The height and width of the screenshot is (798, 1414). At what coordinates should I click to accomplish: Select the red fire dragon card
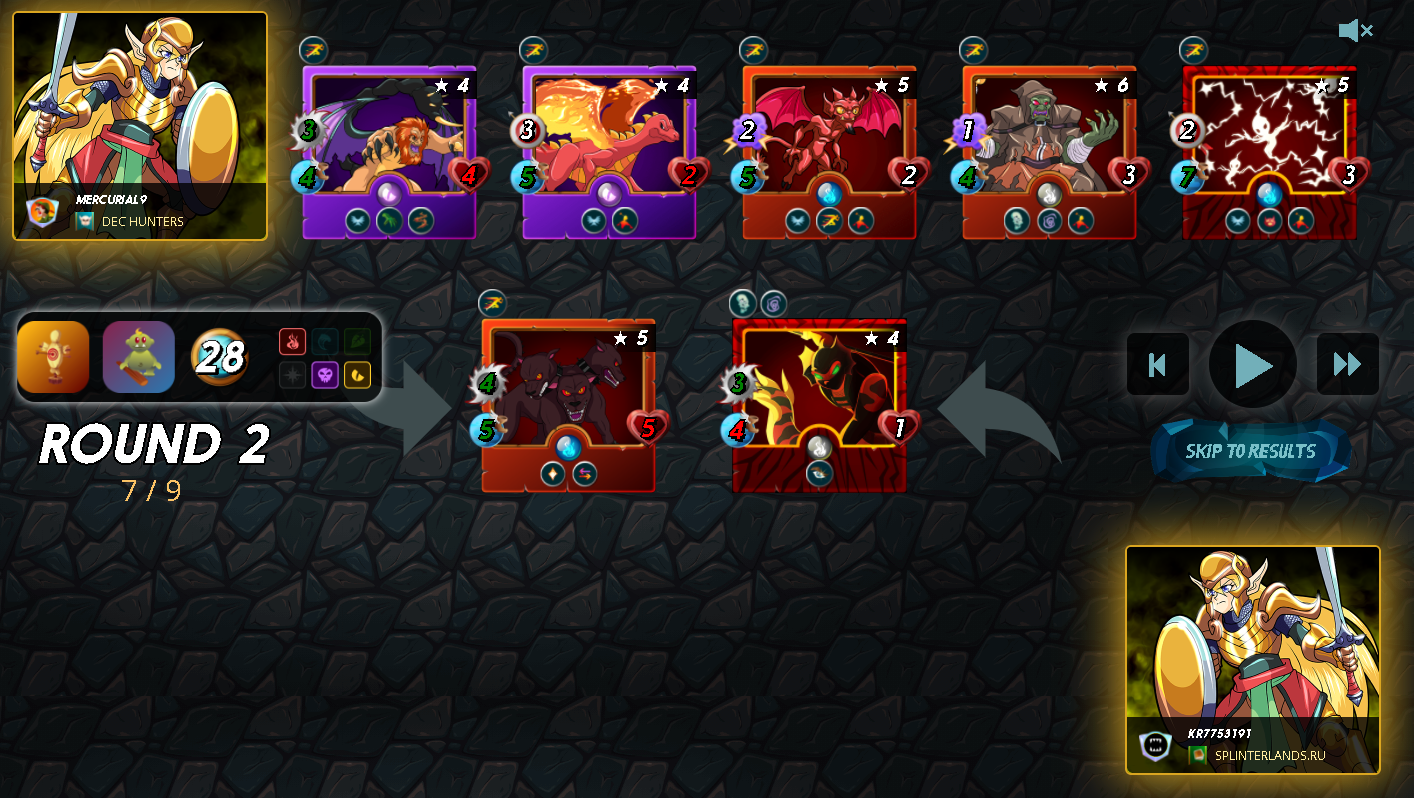click(609, 152)
